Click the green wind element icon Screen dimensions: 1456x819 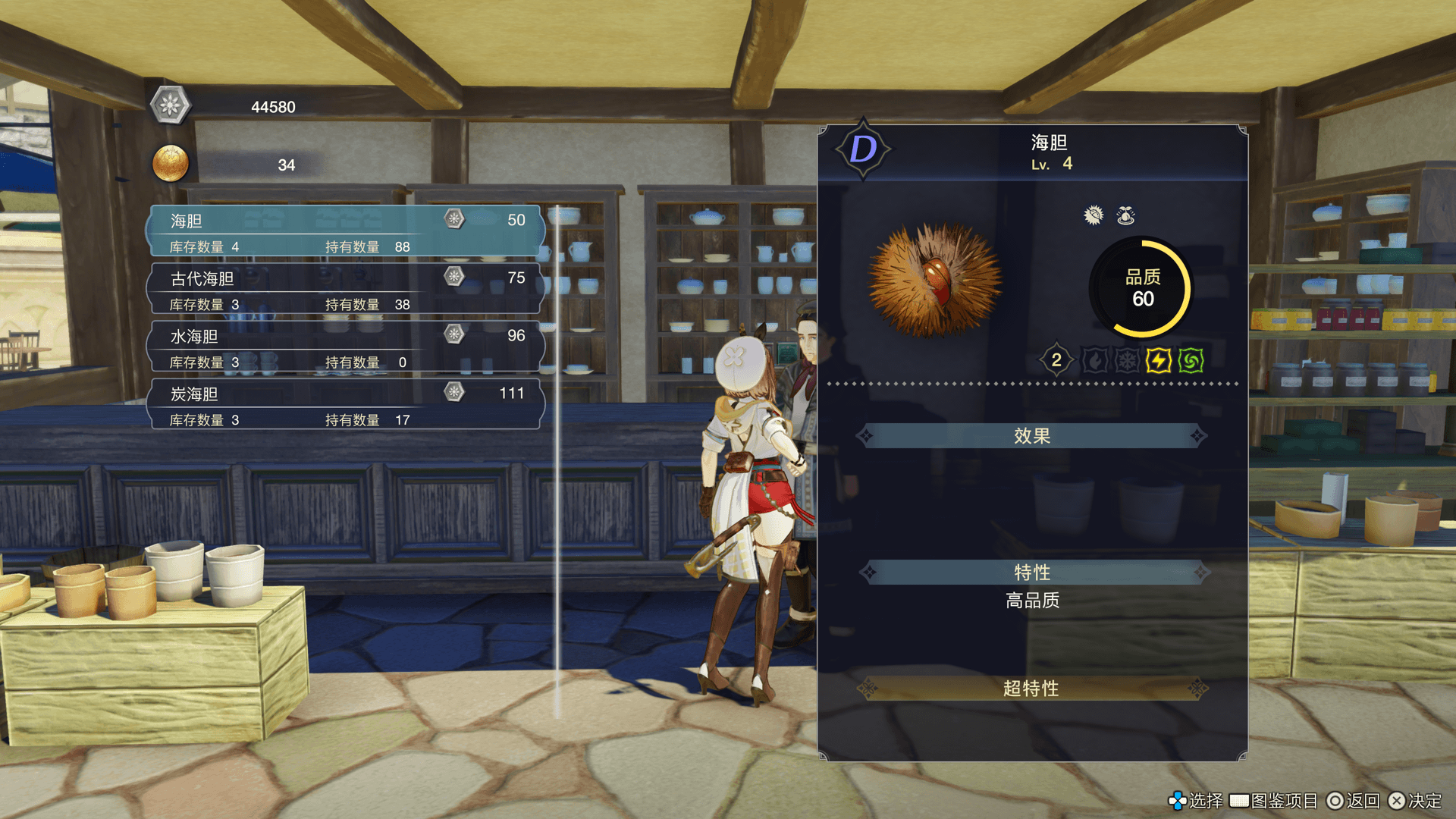coord(1191,360)
